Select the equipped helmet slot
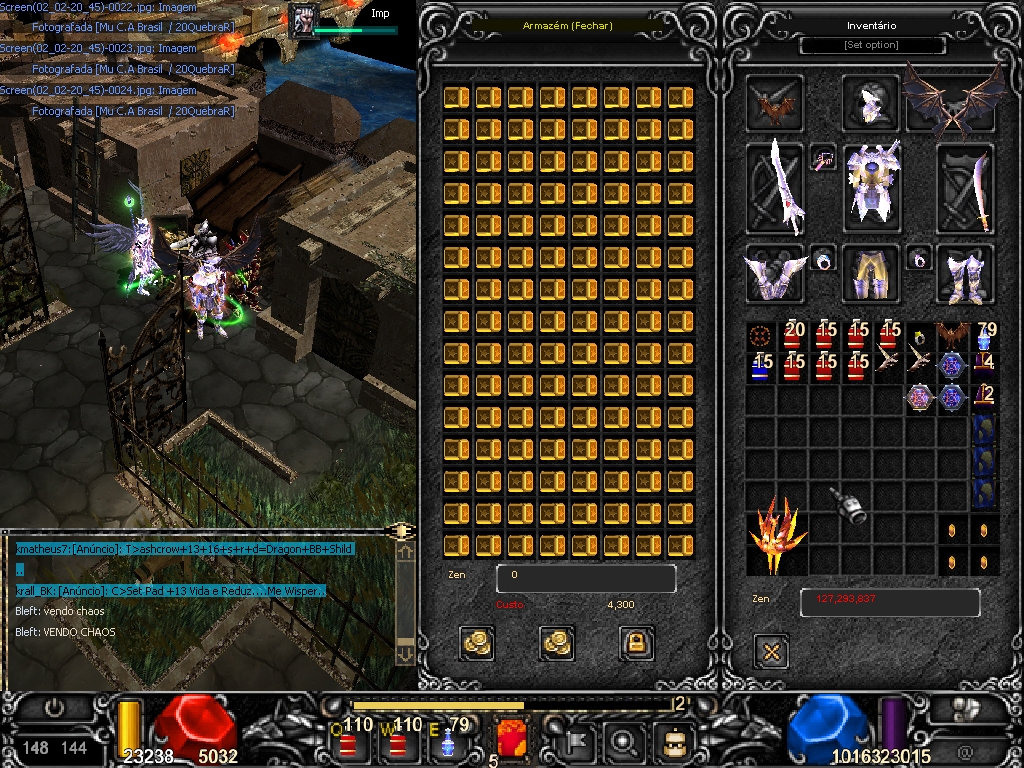This screenshot has height=768, width=1024. (x=870, y=102)
